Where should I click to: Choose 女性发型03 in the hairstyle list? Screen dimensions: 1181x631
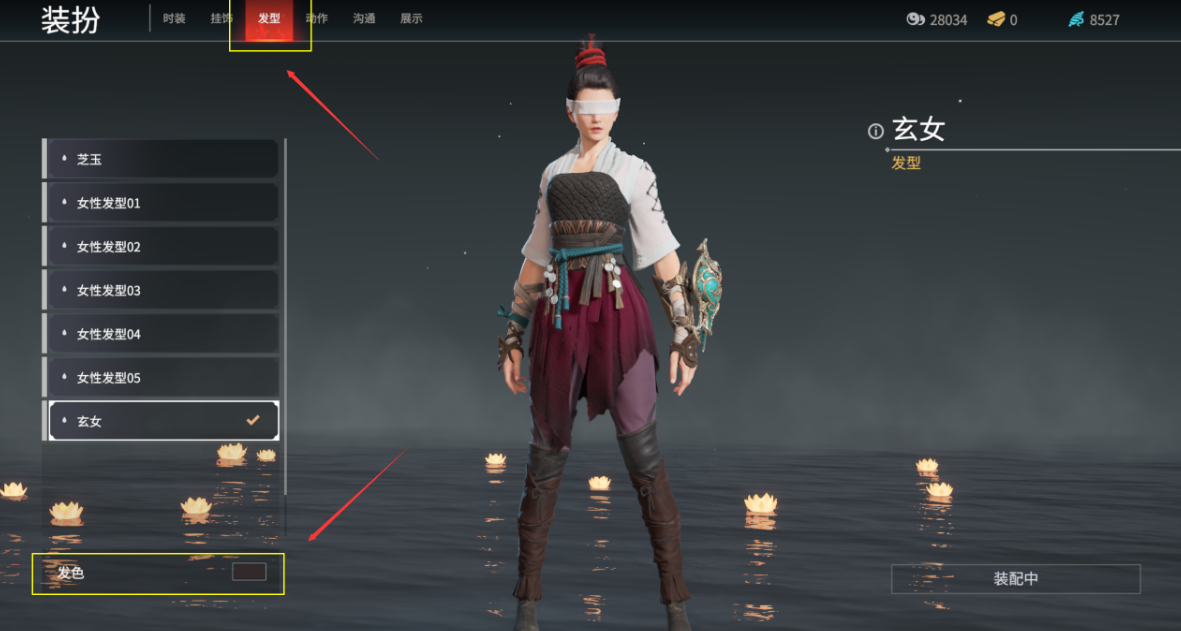[x=162, y=291]
